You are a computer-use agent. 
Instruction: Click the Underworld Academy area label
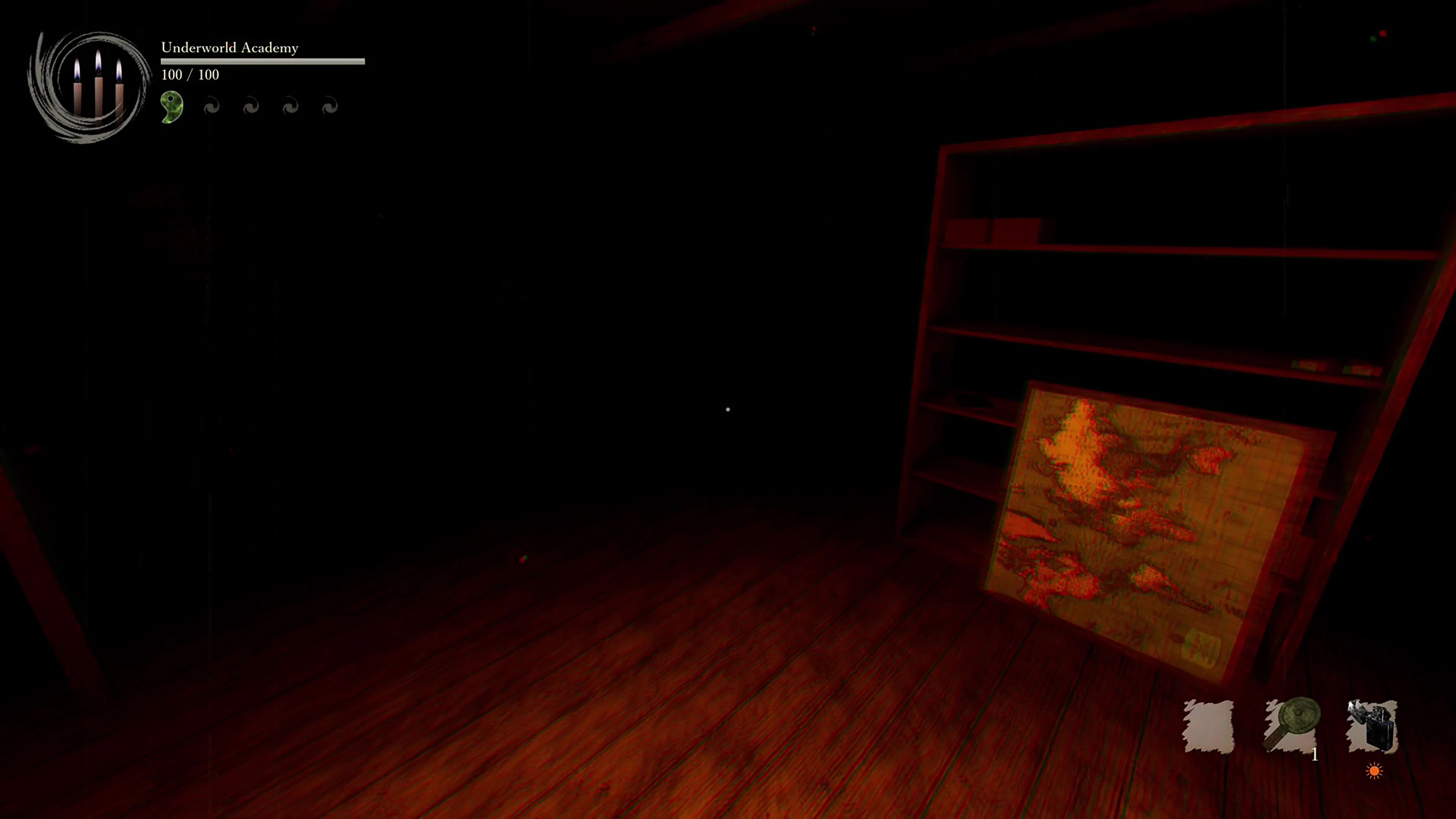(x=229, y=47)
